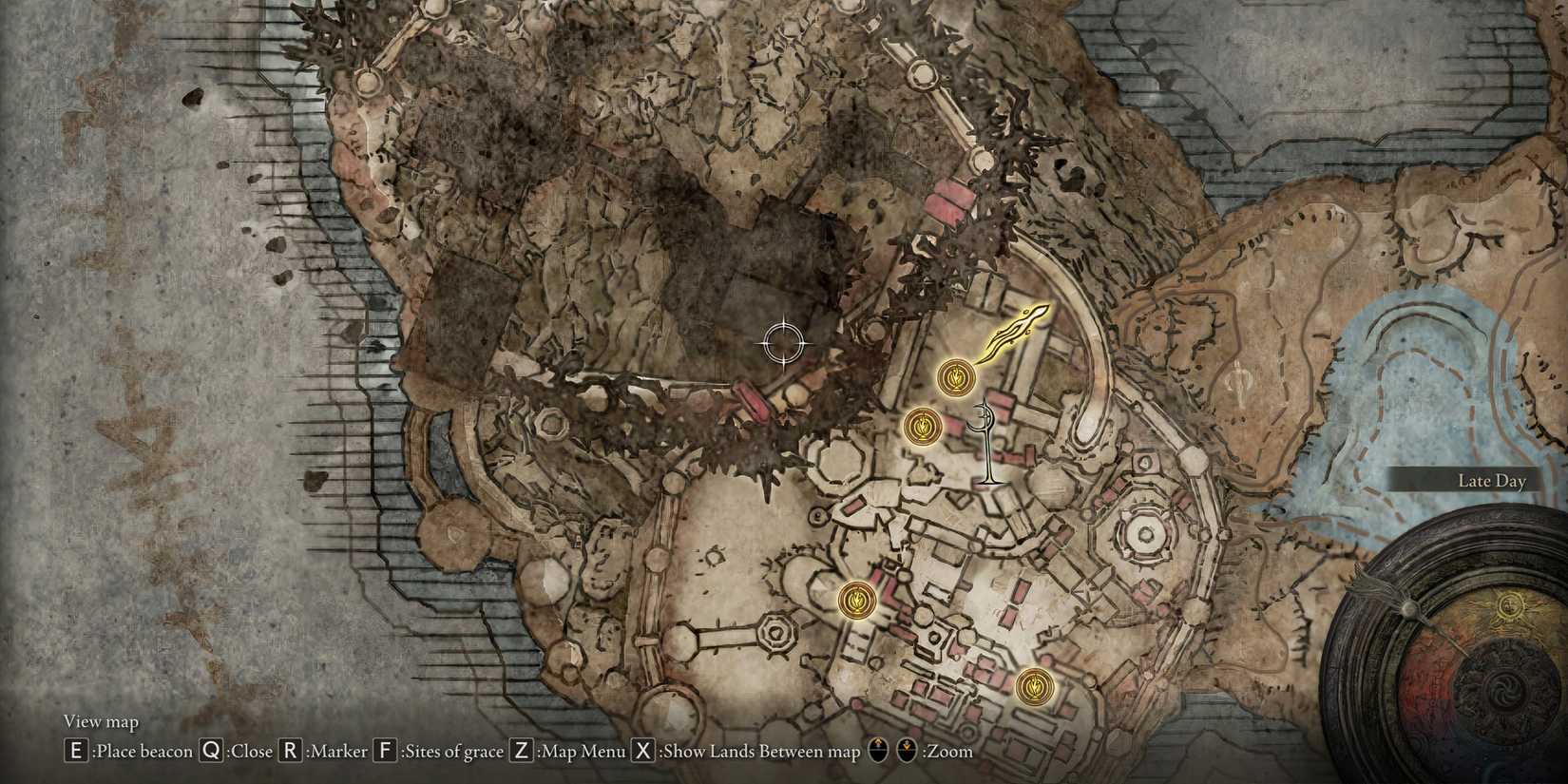The image size is (1568, 784).
Task: Select the View map header label
Action: click(x=100, y=721)
